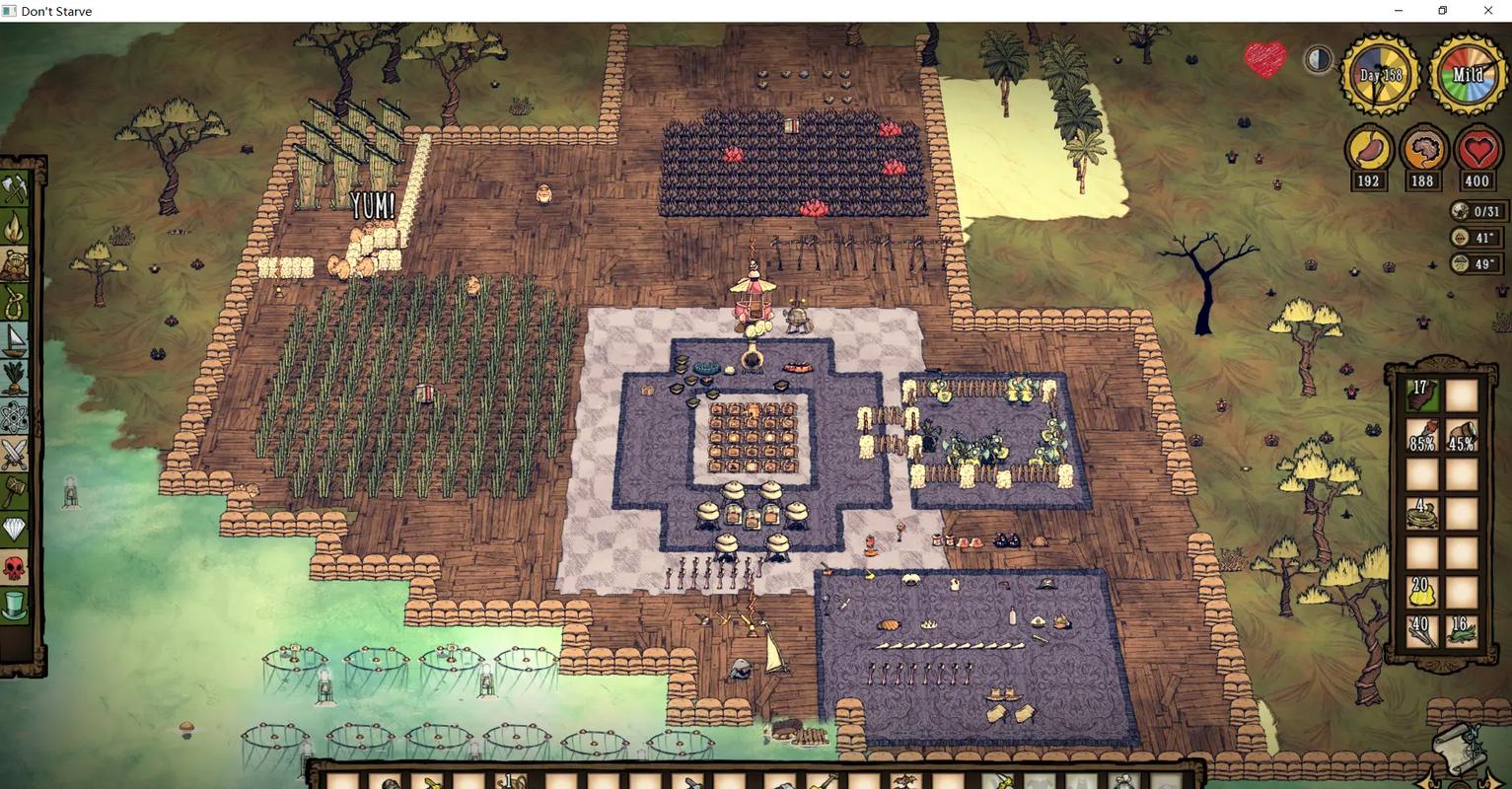Pick the torch at 85% durability
Image resolution: width=1512 pixels, height=789 pixels.
click(x=1421, y=435)
